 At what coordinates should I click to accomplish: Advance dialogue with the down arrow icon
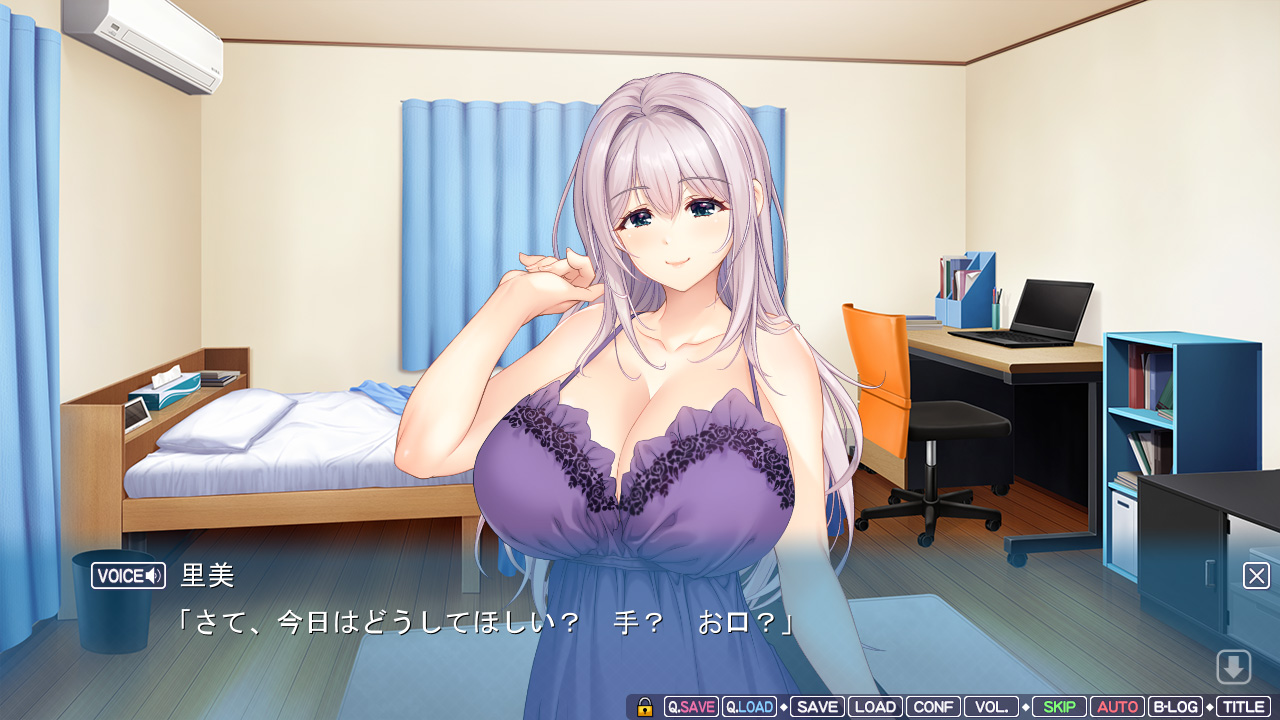click(x=1233, y=667)
